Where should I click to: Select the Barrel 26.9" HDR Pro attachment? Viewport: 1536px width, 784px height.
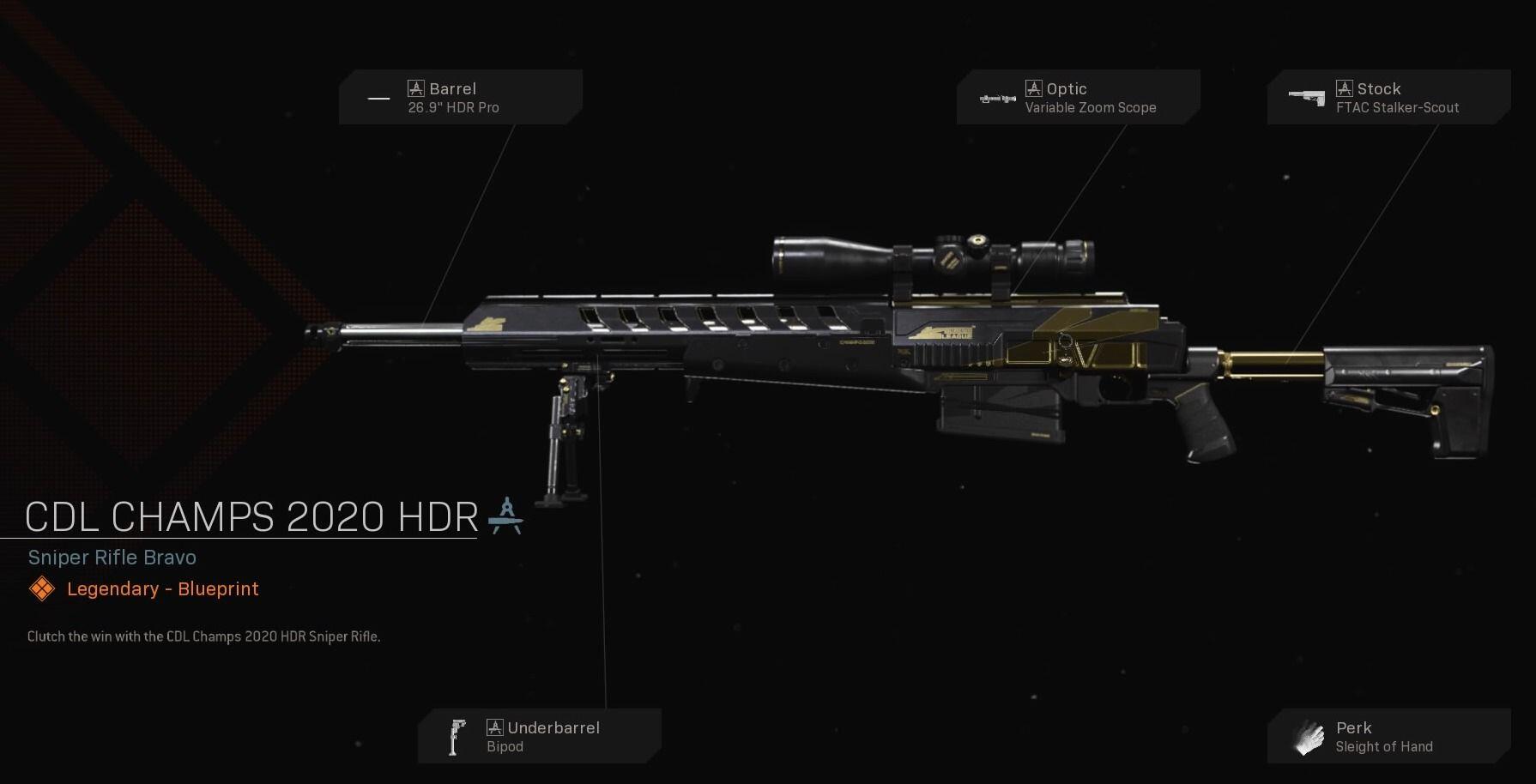tap(460, 98)
